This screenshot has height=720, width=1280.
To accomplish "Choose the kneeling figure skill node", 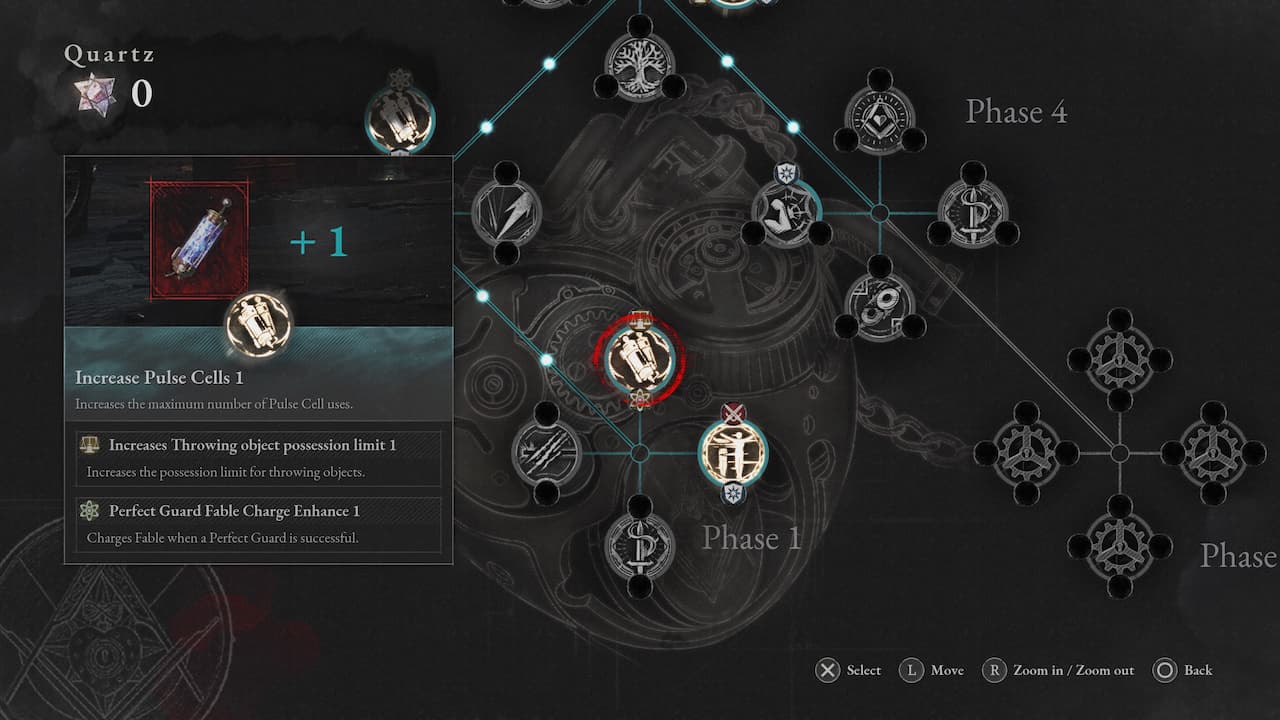I will (x=786, y=212).
